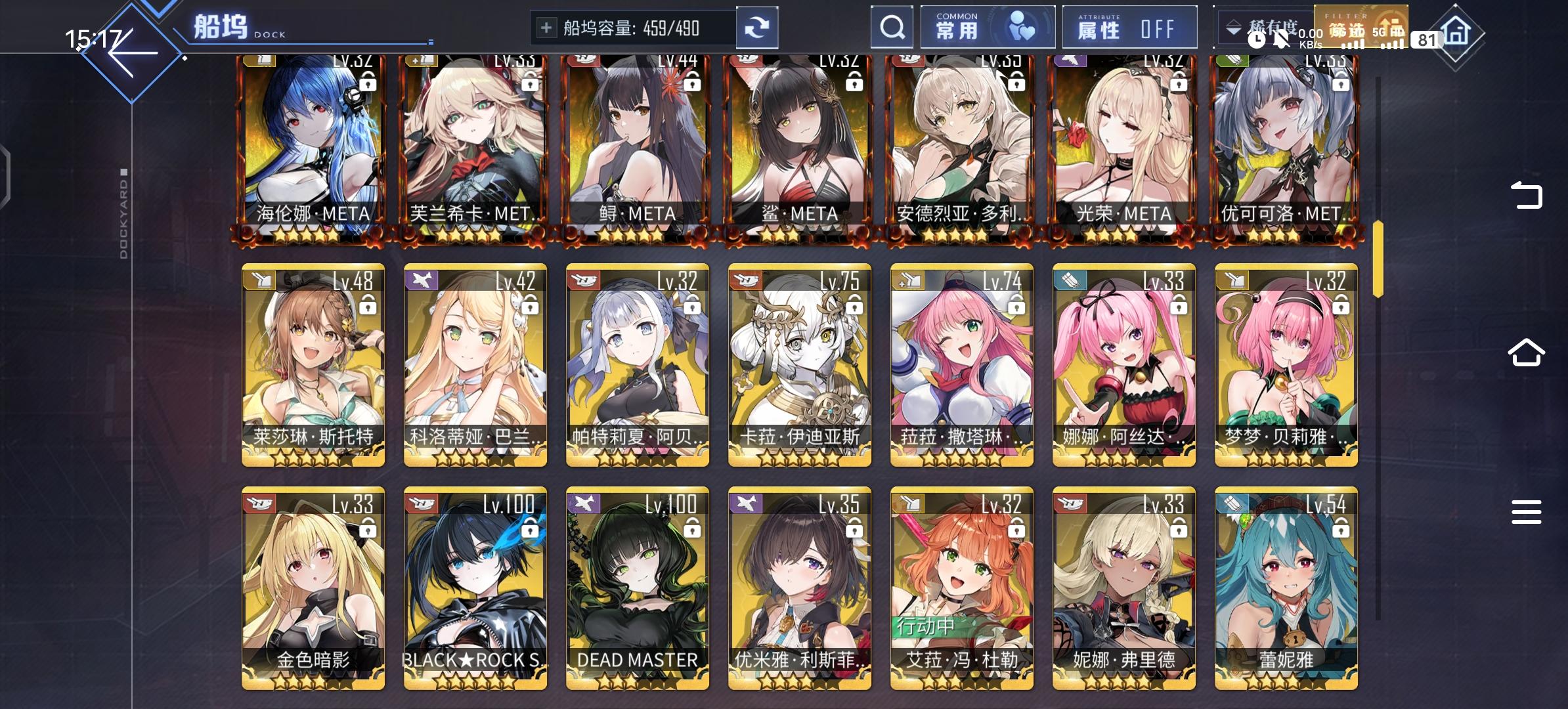This screenshot has height=709, width=1568.
Task: Tap the refresh icon next to dock capacity
Action: pyautogui.click(x=758, y=28)
